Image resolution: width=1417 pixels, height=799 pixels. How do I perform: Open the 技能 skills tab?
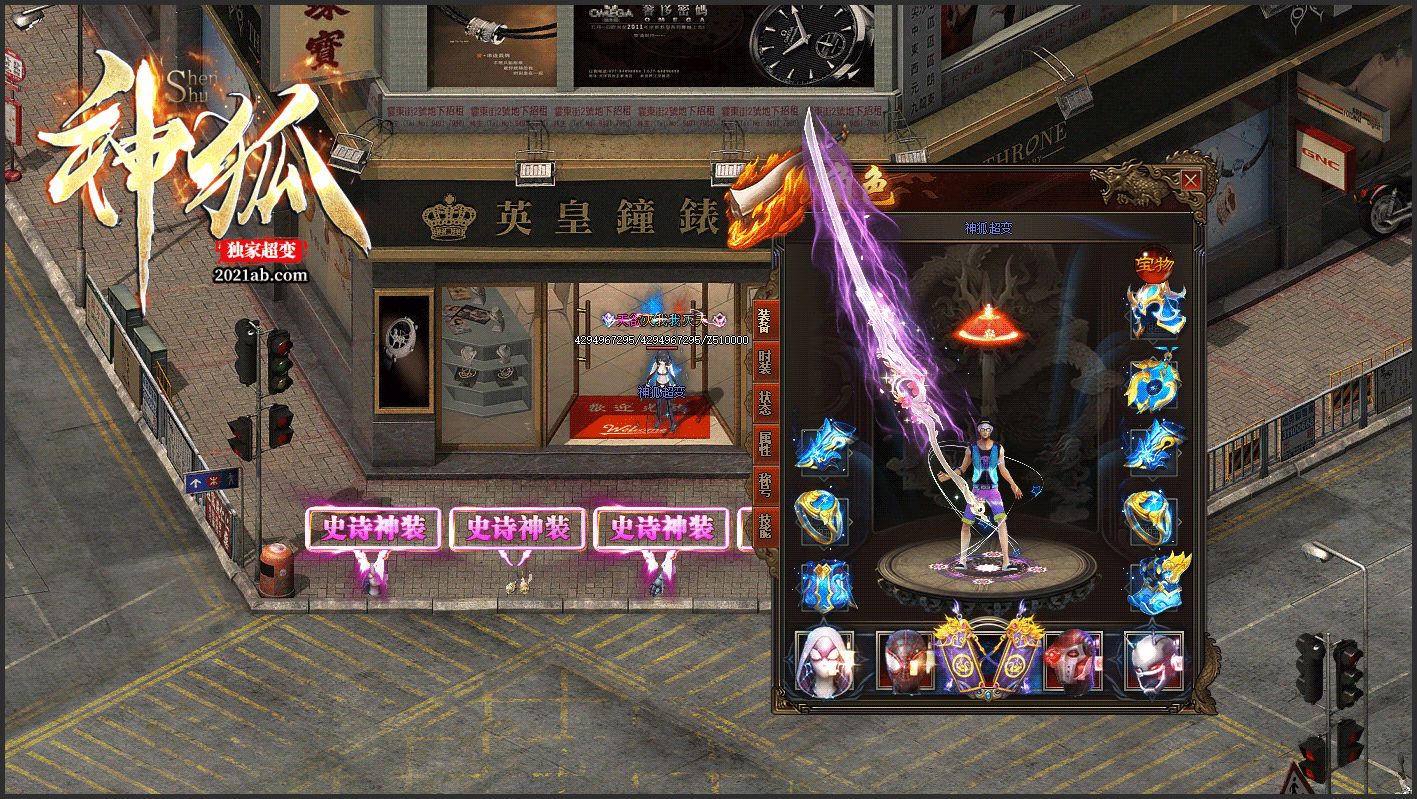click(x=765, y=525)
